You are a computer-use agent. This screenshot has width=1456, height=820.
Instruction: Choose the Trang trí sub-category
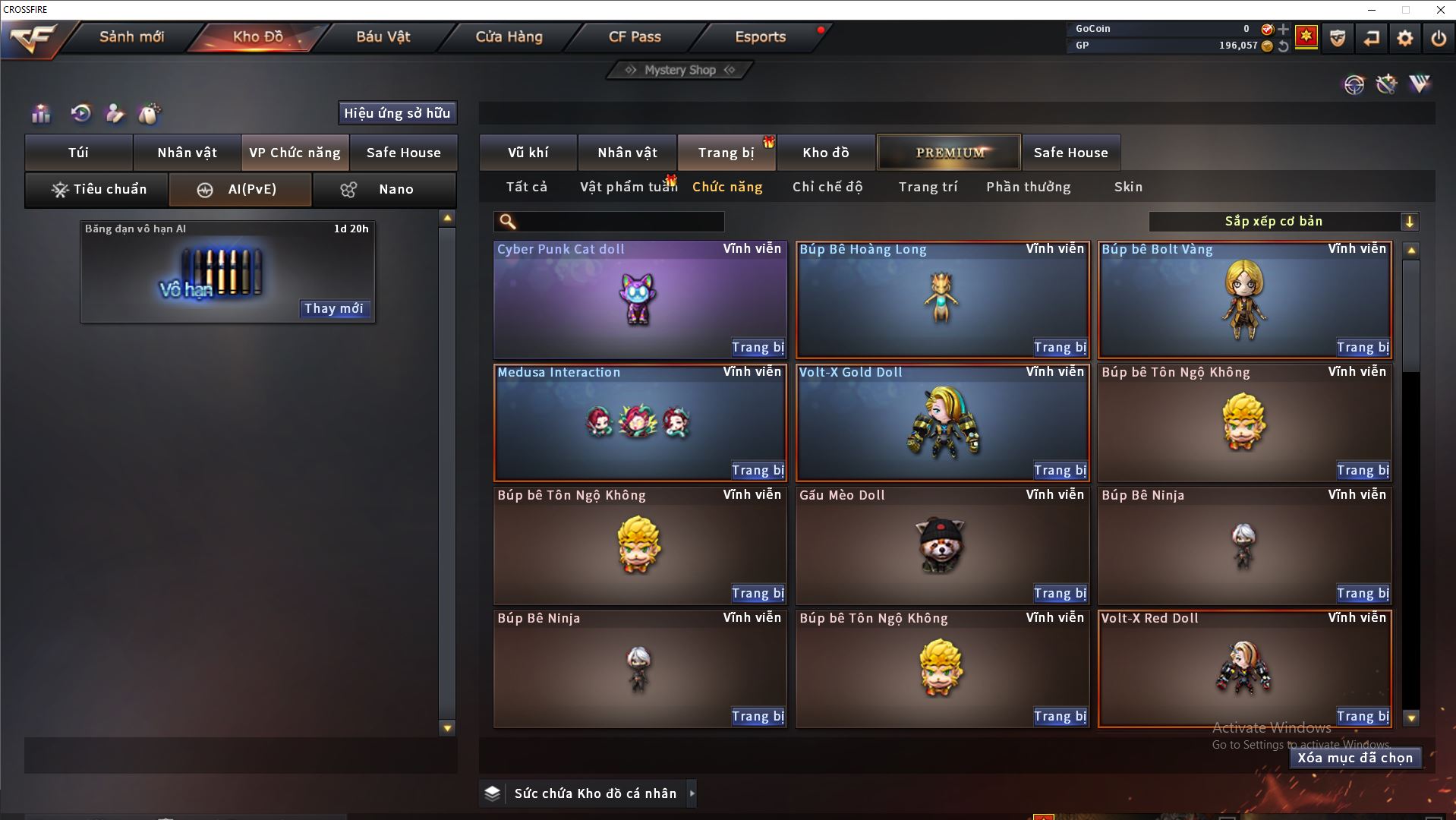click(928, 187)
